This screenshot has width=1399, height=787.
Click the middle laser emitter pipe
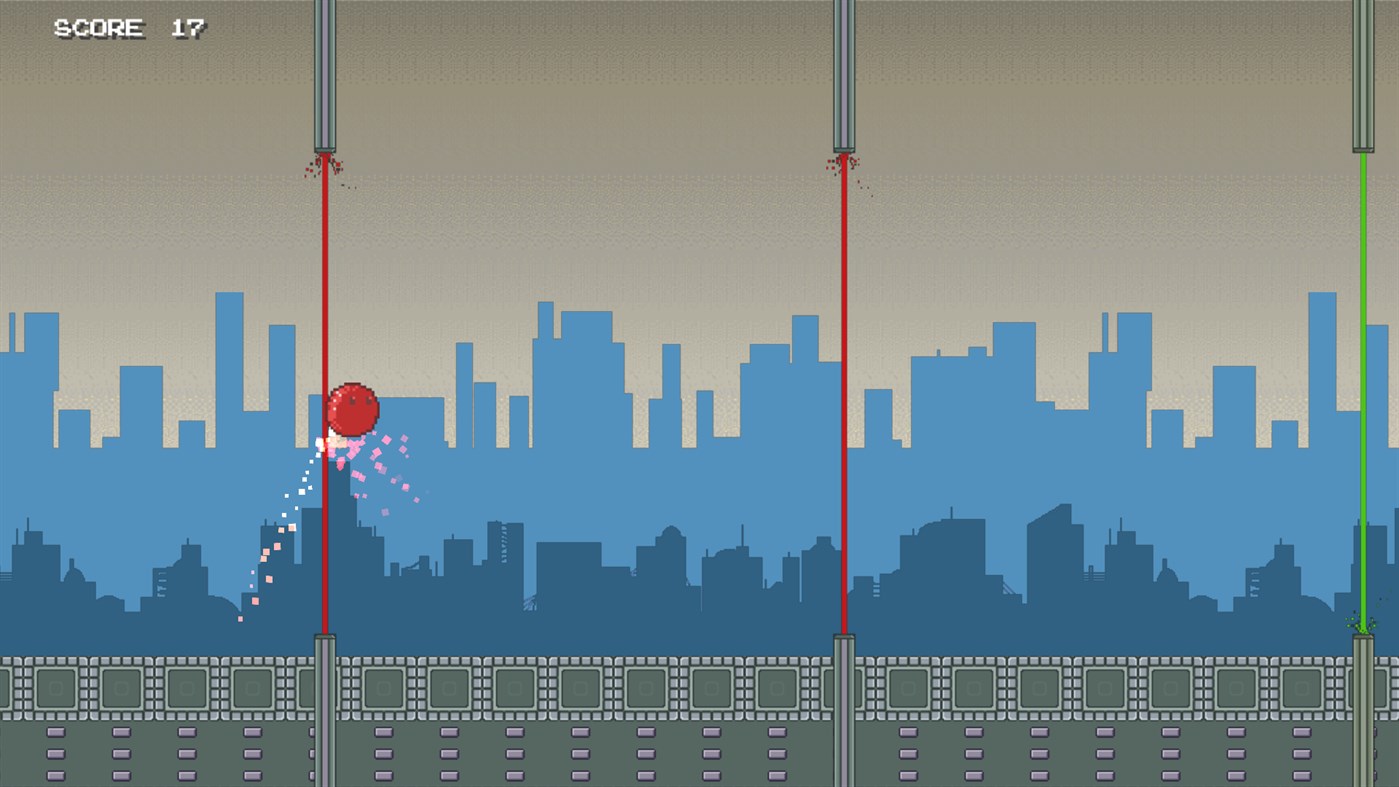(x=845, y=75)
